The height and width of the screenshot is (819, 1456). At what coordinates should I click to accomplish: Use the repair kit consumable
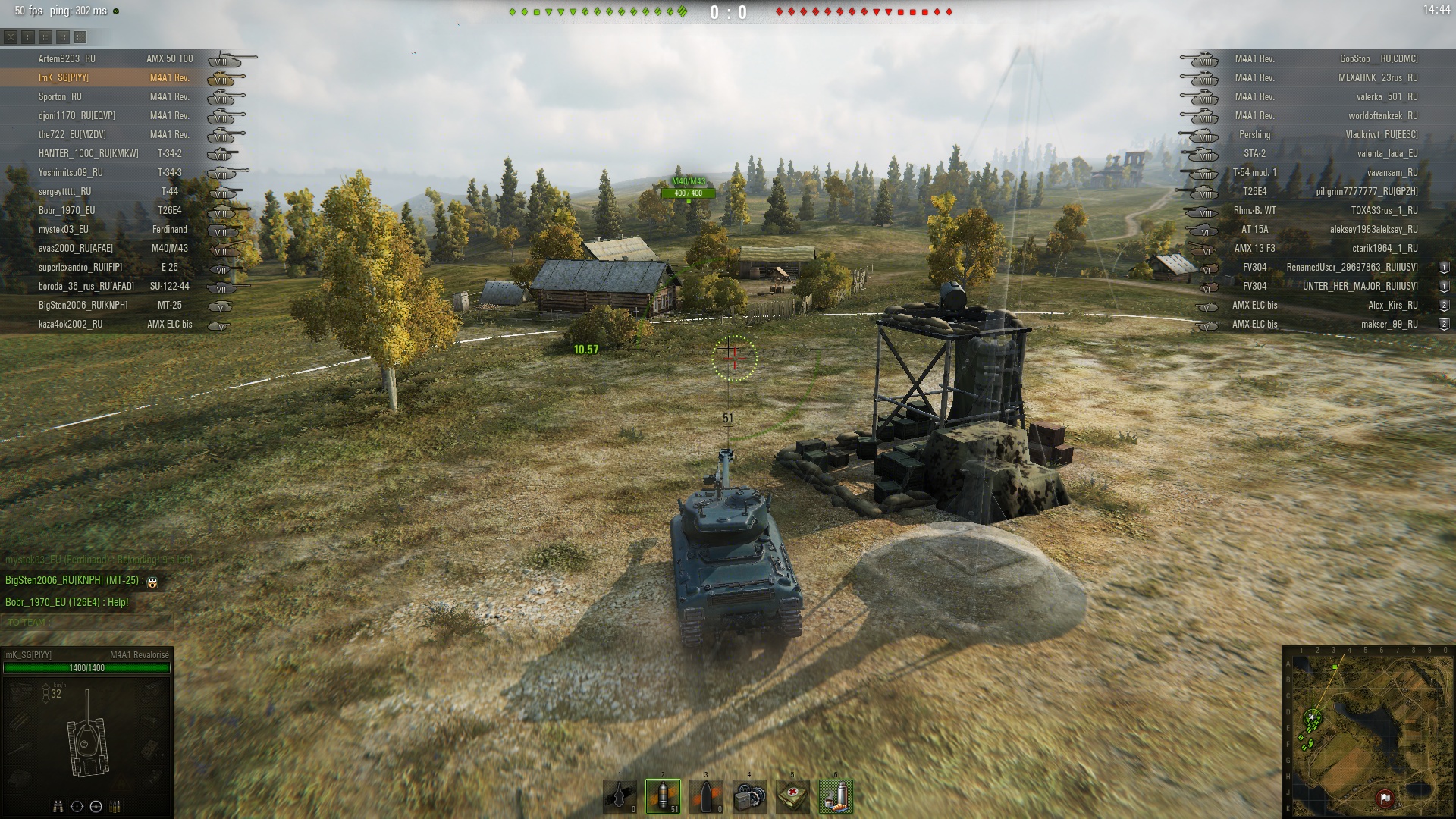[x=749, y=796]
